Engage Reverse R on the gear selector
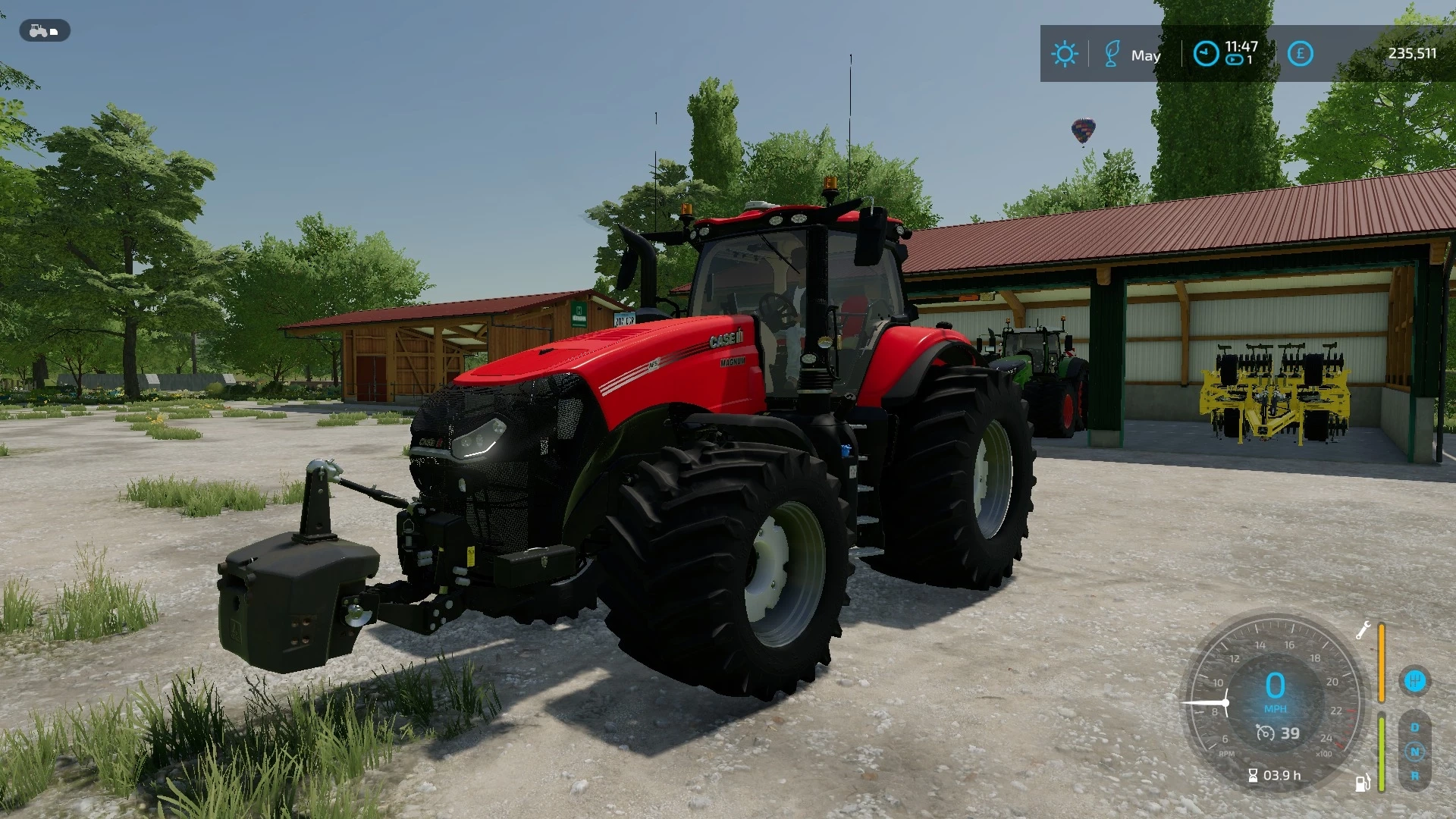Viewport: 1456px width, 819px height. point(1415,776)
